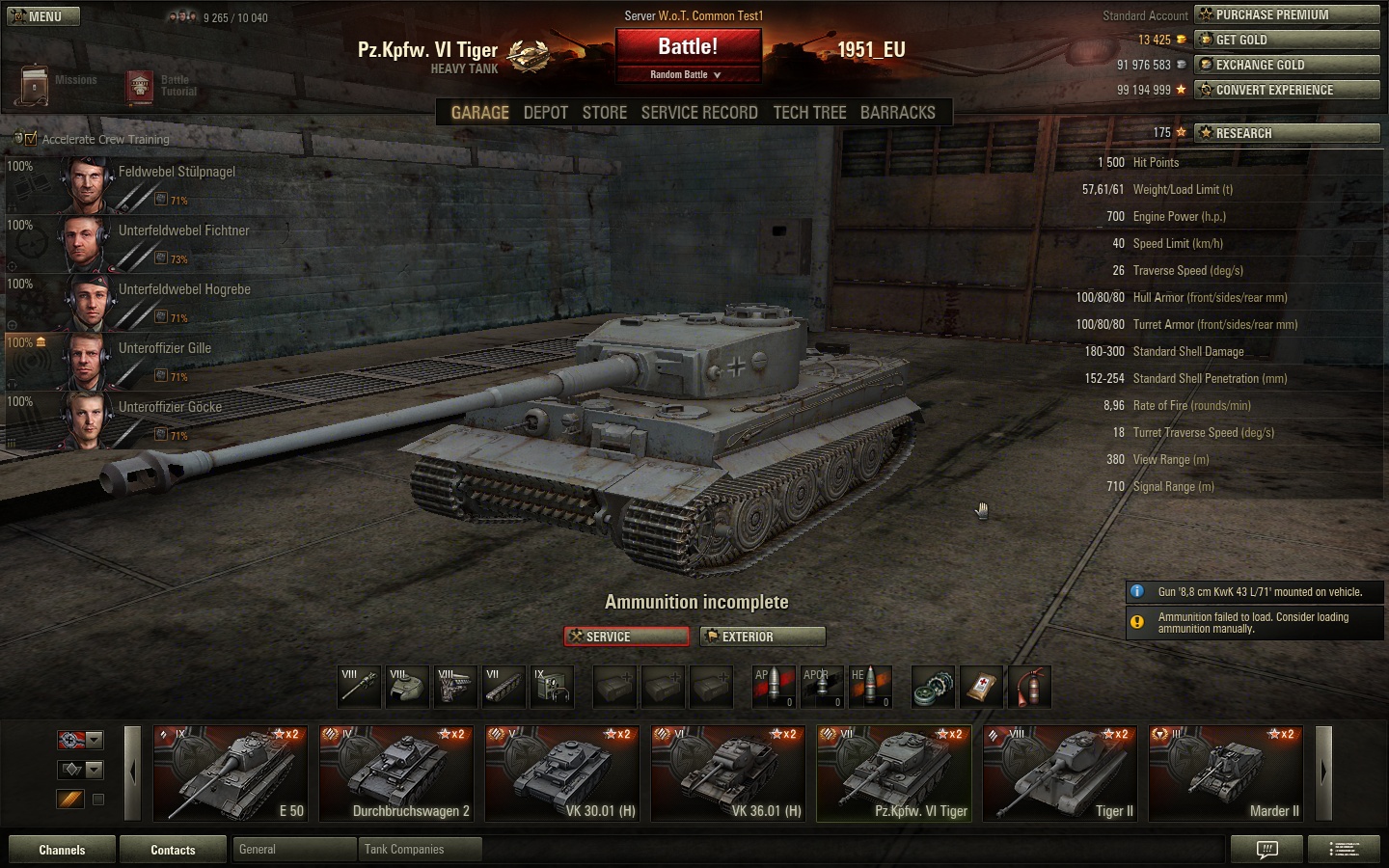This screenshot has height=868, width=1389.
Task: Click the Purchase Premium button
Action: (1287, 14)
